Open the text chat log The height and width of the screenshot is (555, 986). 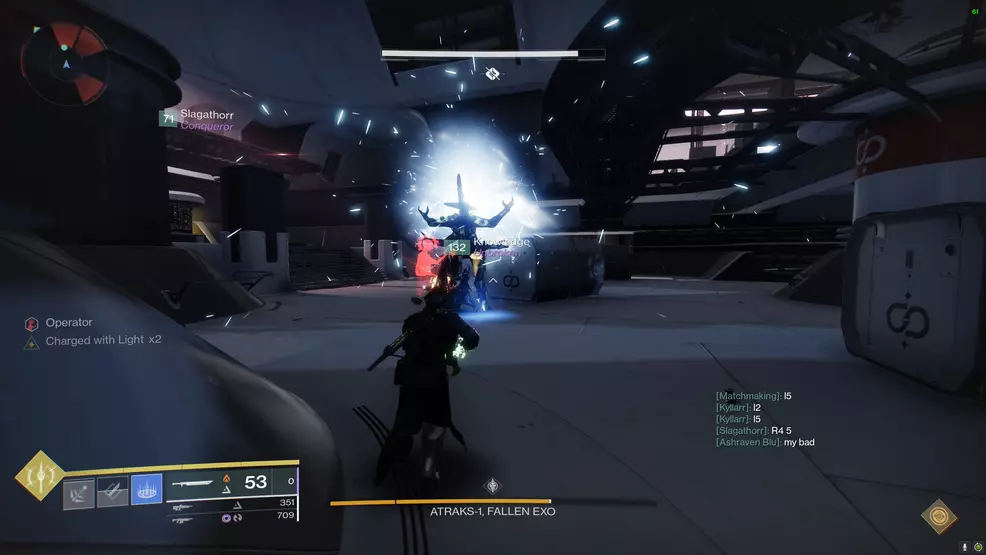tap(765, 419)
